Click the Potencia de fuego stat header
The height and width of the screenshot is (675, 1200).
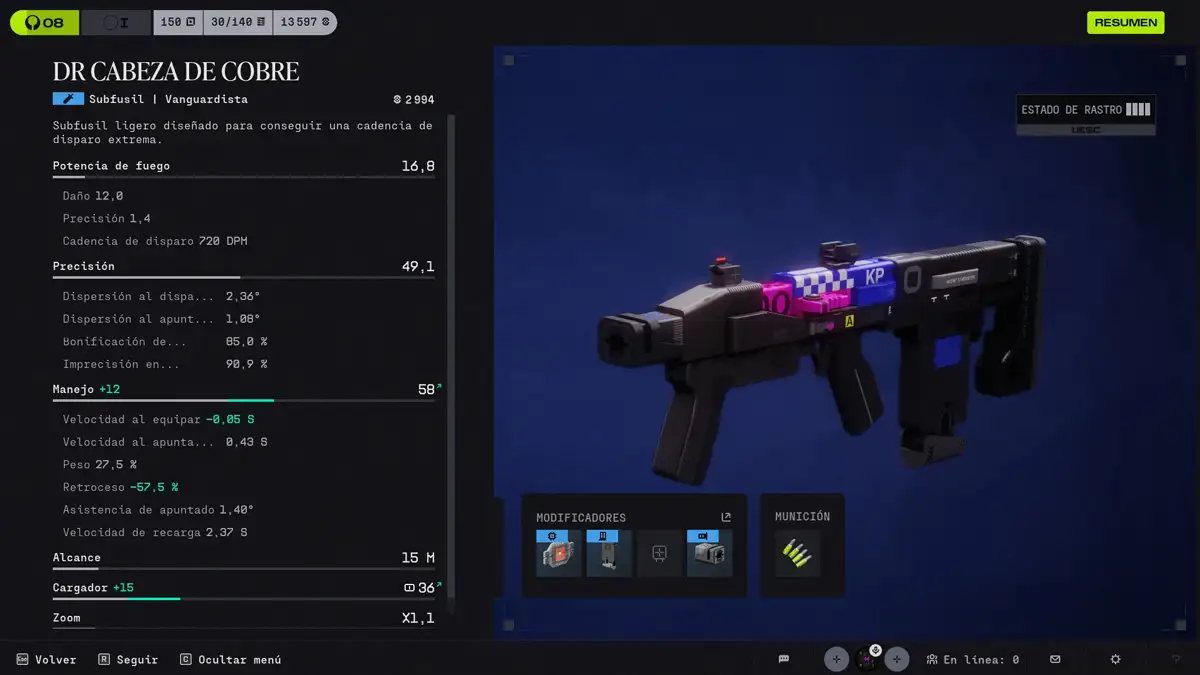coord(243,166)
